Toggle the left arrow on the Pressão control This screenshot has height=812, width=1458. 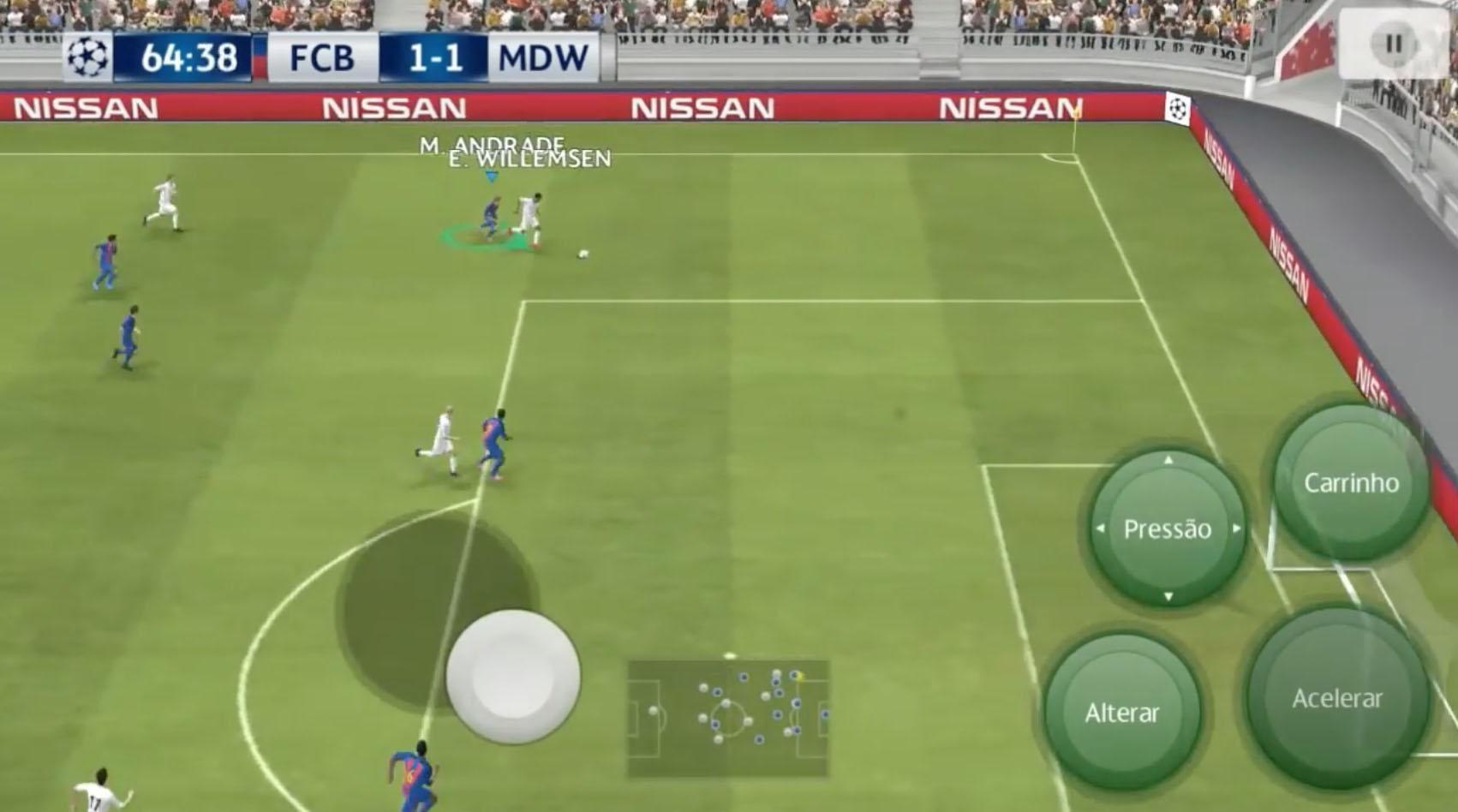click(1102, 529)
